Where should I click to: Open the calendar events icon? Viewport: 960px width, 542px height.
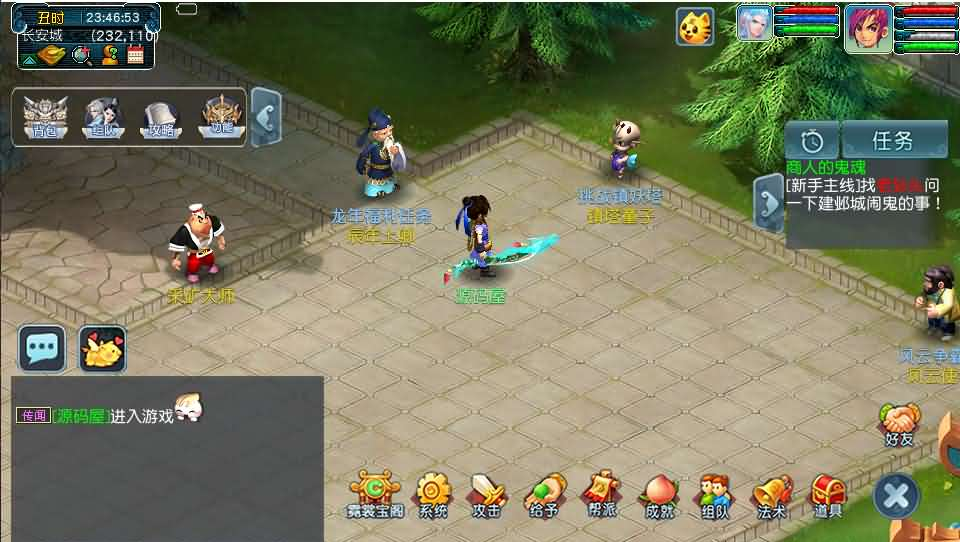coord(136,55)
